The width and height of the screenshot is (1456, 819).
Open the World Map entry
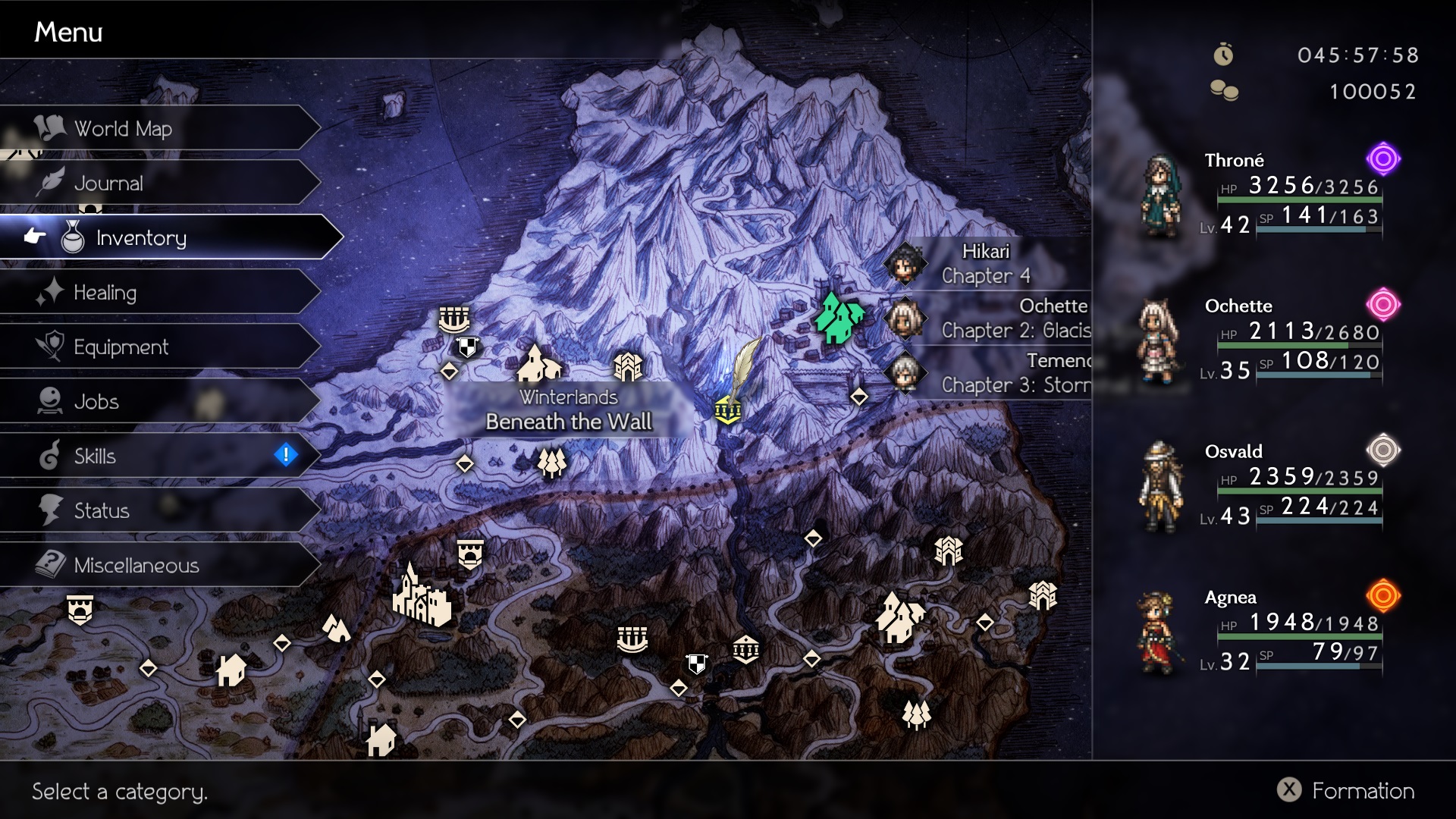point(123,129)
